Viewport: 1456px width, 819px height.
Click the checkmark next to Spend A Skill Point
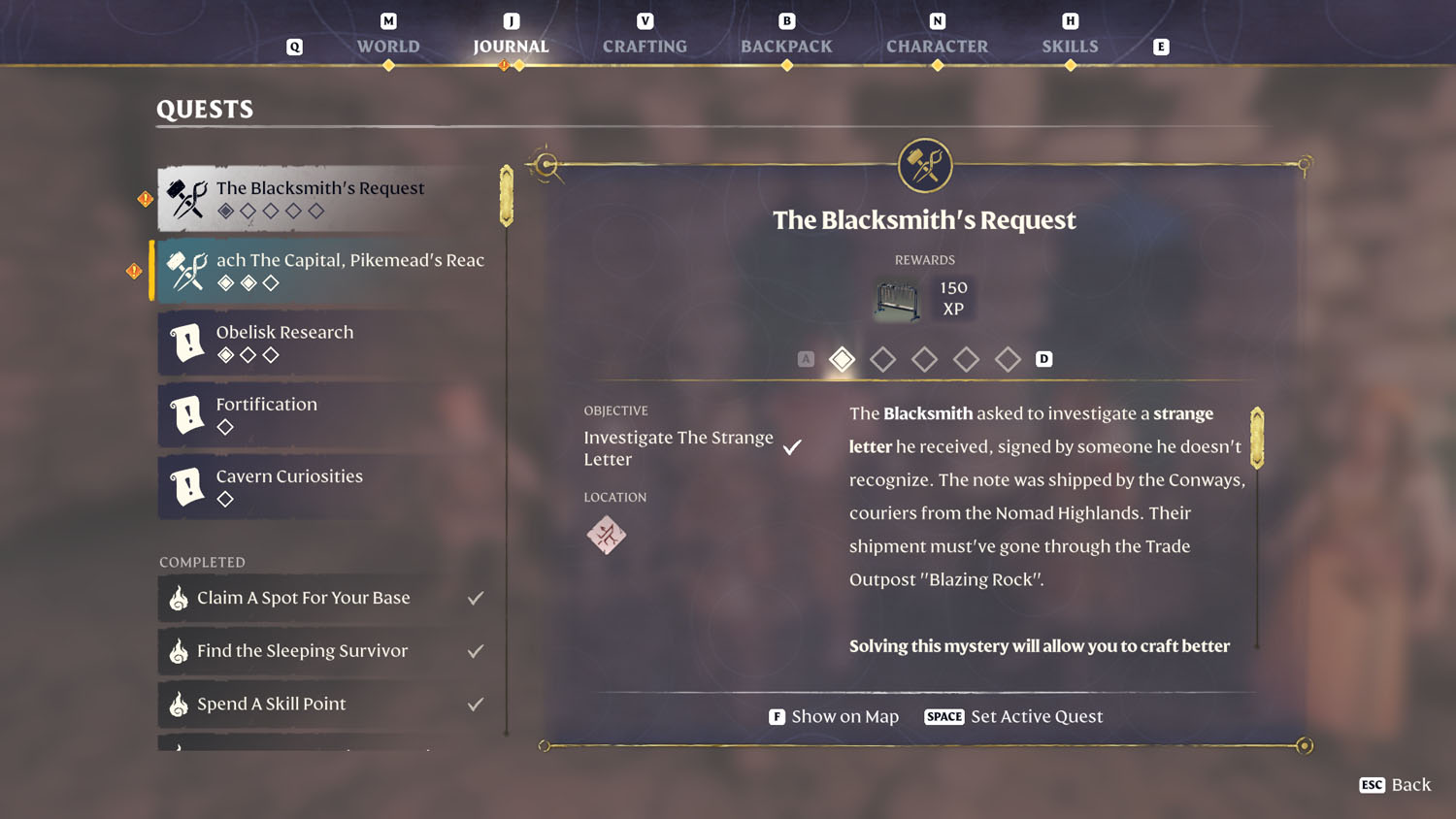click(x=475, y=704)
